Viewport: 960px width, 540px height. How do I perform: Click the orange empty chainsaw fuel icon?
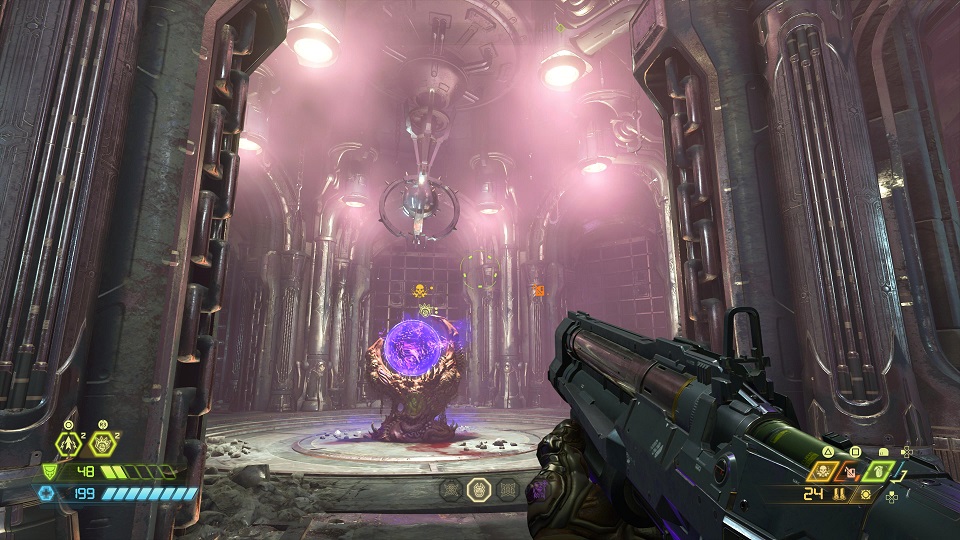click(852, 471)
